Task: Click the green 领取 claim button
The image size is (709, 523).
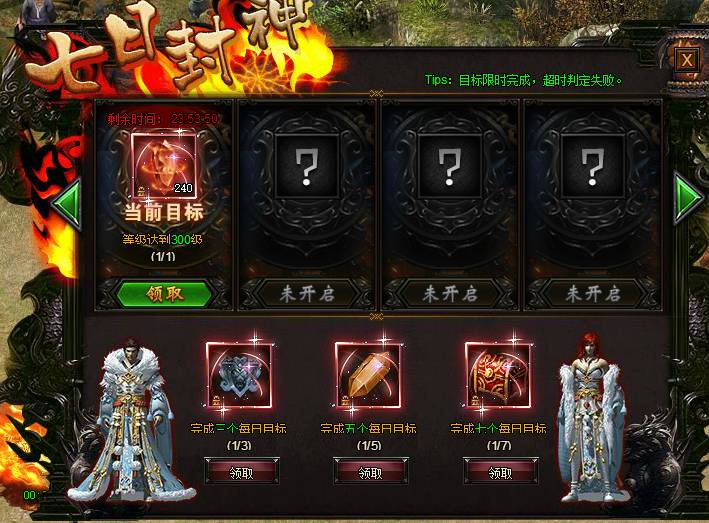Action: [164, 294]
